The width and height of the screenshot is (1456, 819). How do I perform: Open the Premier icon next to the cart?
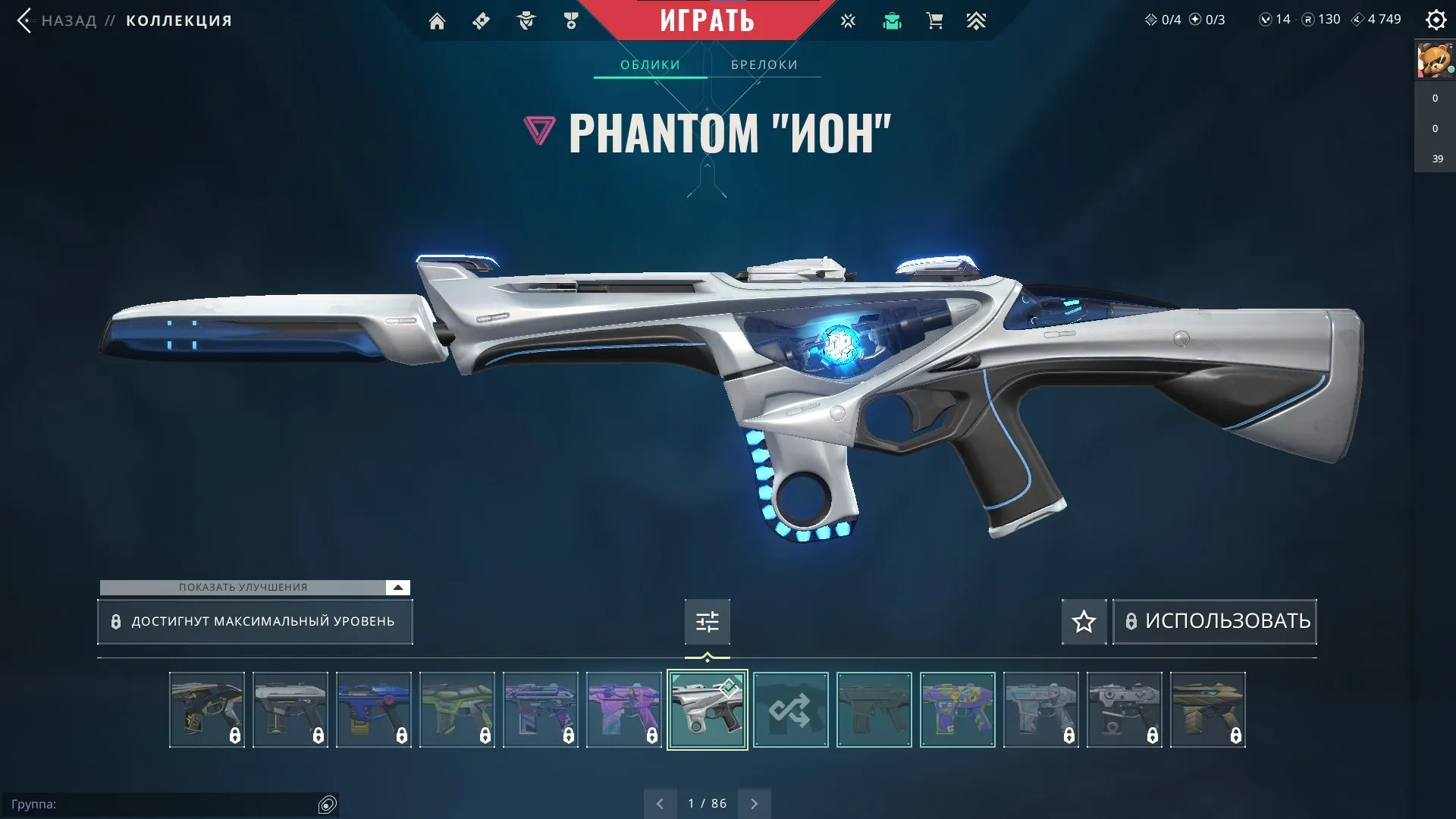(x=977, y=20)
